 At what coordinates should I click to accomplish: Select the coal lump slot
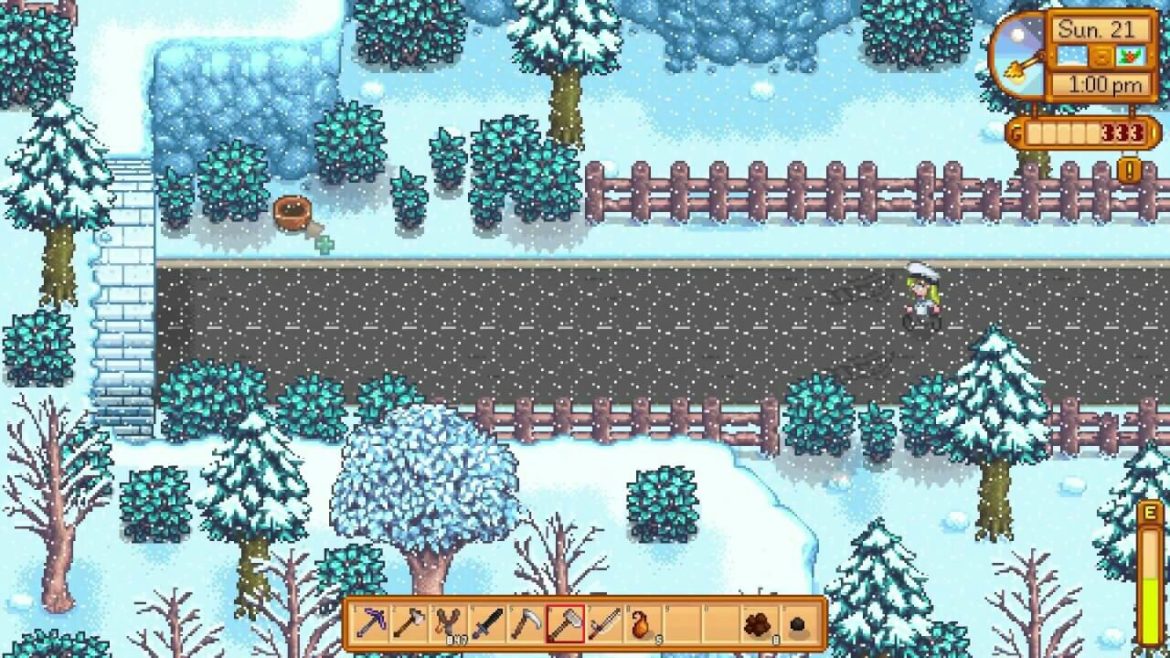pos(797,624)
